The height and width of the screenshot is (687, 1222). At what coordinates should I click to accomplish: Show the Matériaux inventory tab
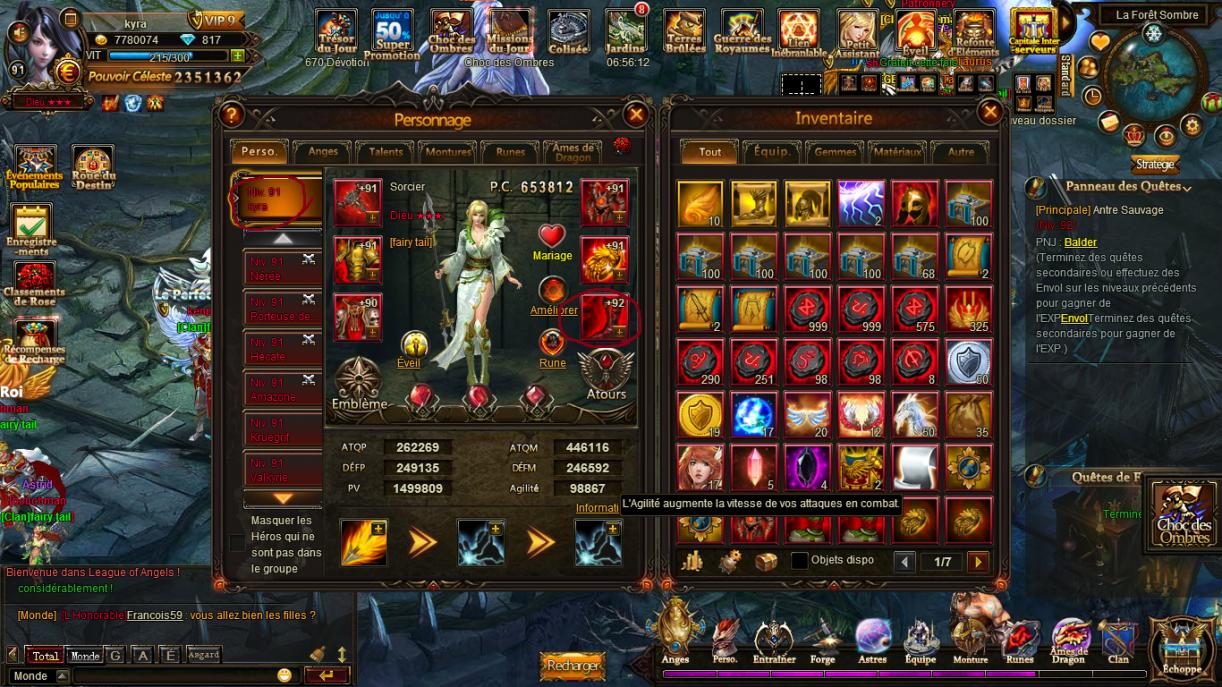[896, 152]
